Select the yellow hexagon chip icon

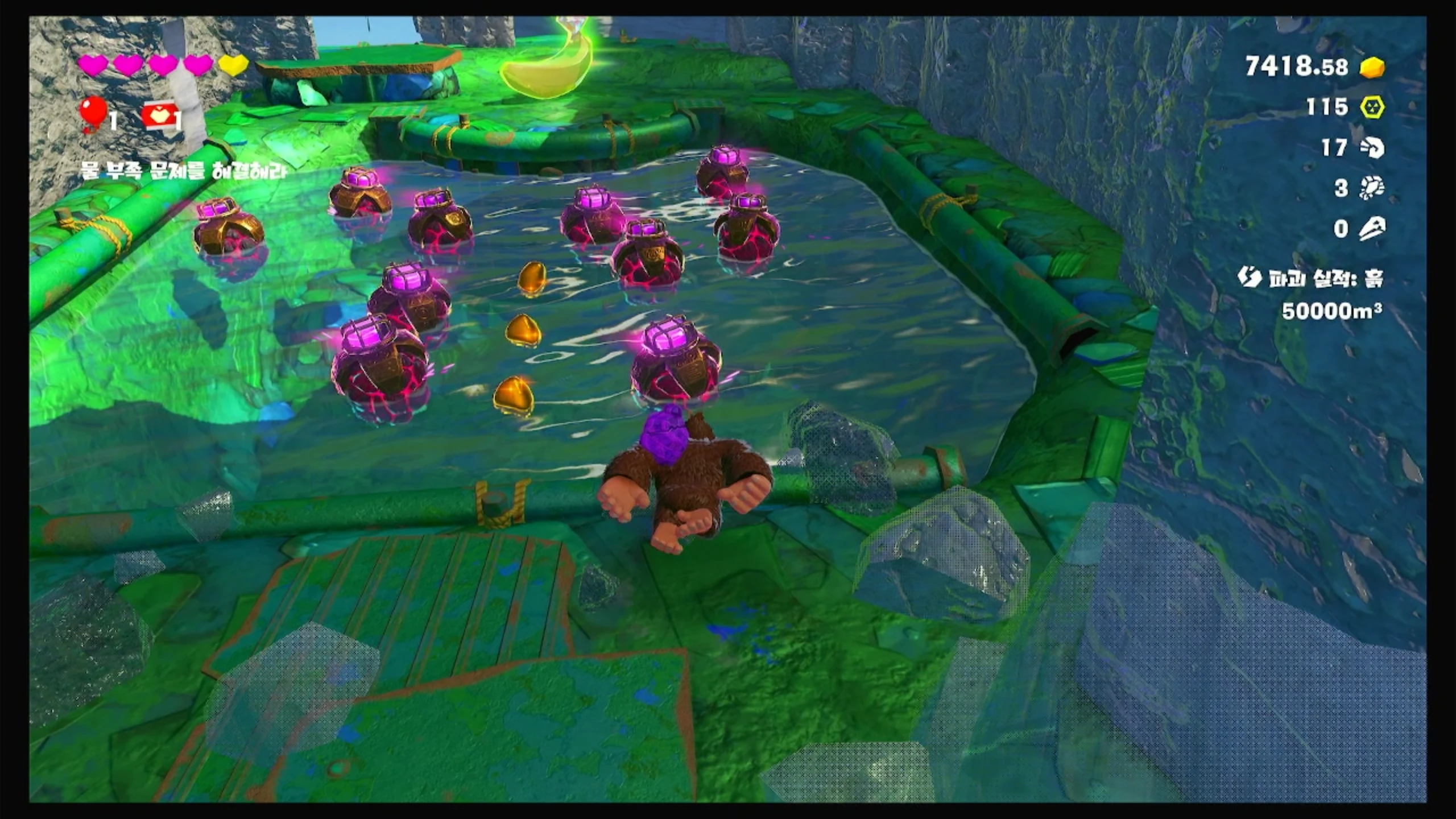pyautogui.click(x=1372, y=107)
